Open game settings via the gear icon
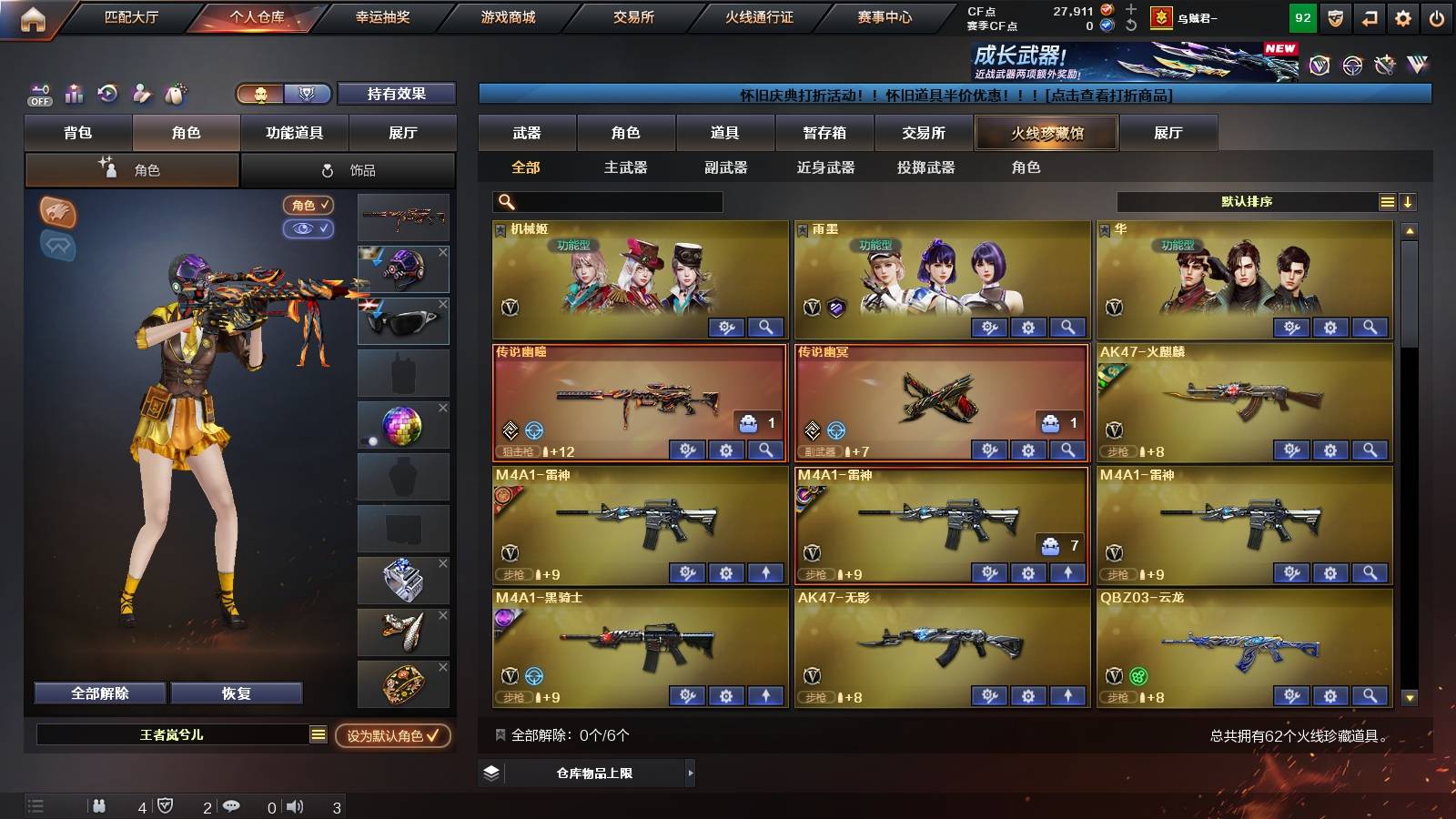1456x819 pixels. pos(1402,17)
